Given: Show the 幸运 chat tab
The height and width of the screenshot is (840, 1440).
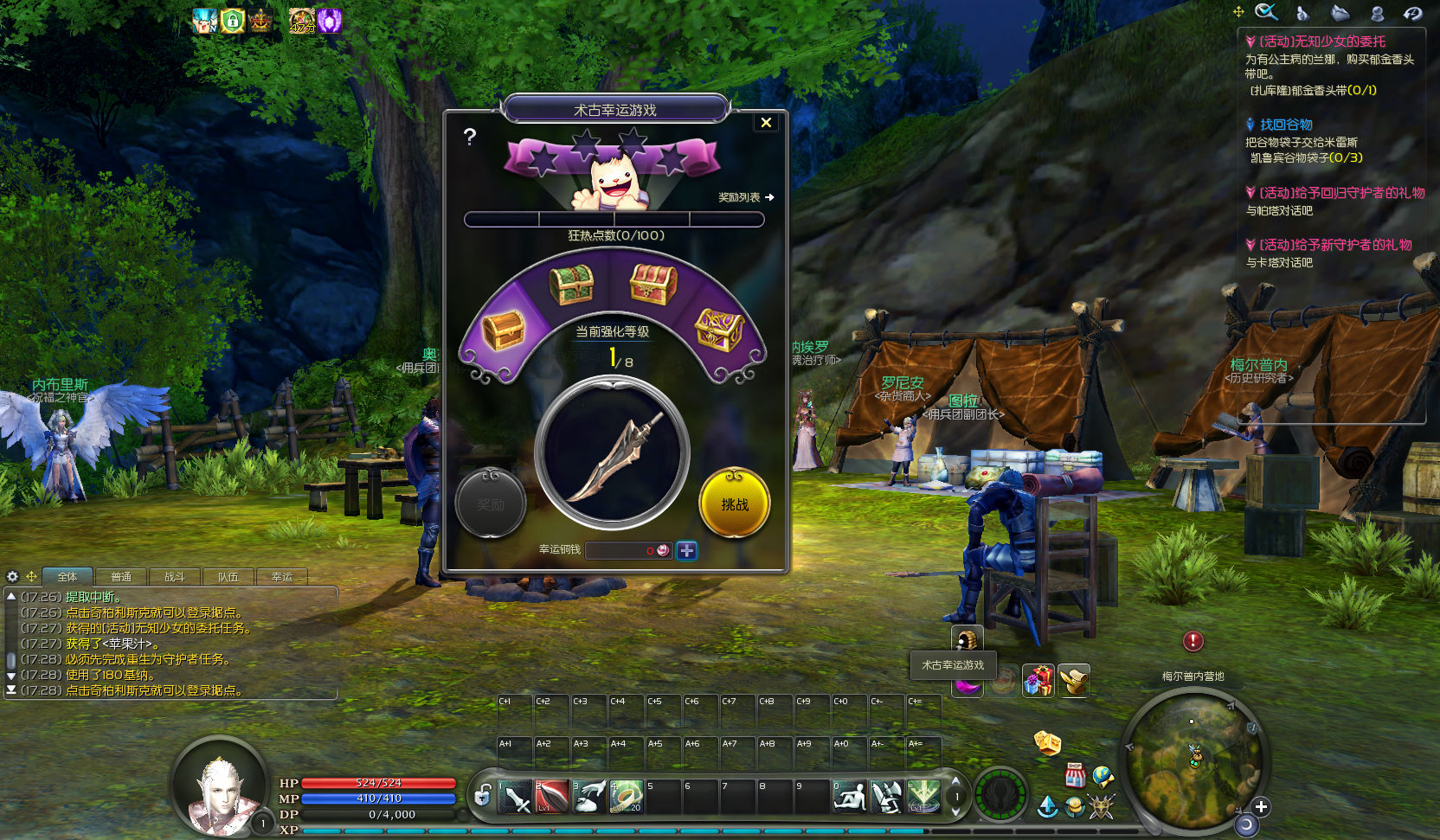Looking at the screenshot, I should (281, 577).
